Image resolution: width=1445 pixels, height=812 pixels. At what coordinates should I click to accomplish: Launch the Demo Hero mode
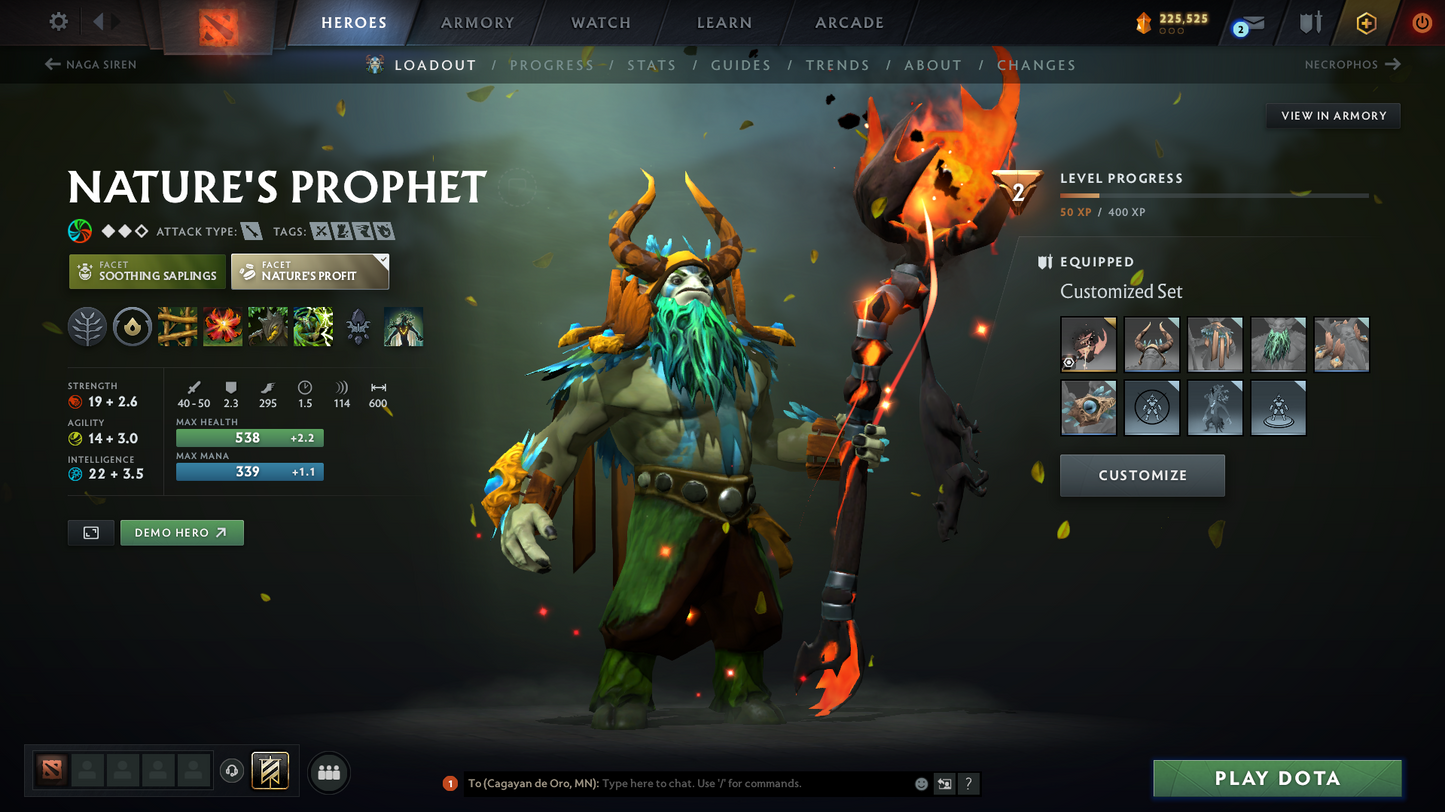(181, 533)
